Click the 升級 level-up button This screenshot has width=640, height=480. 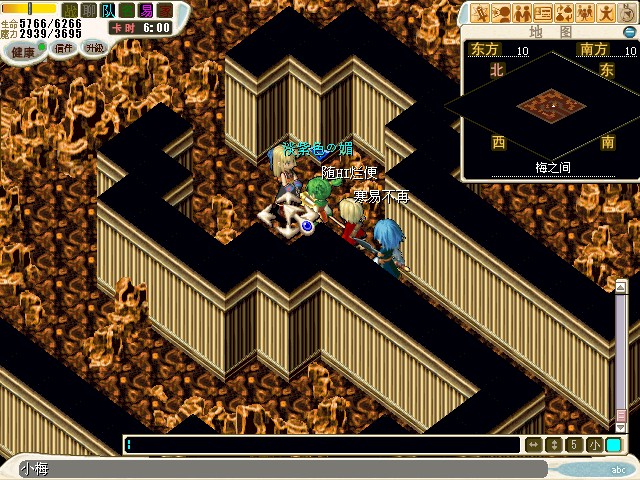(x=94, y=47)
